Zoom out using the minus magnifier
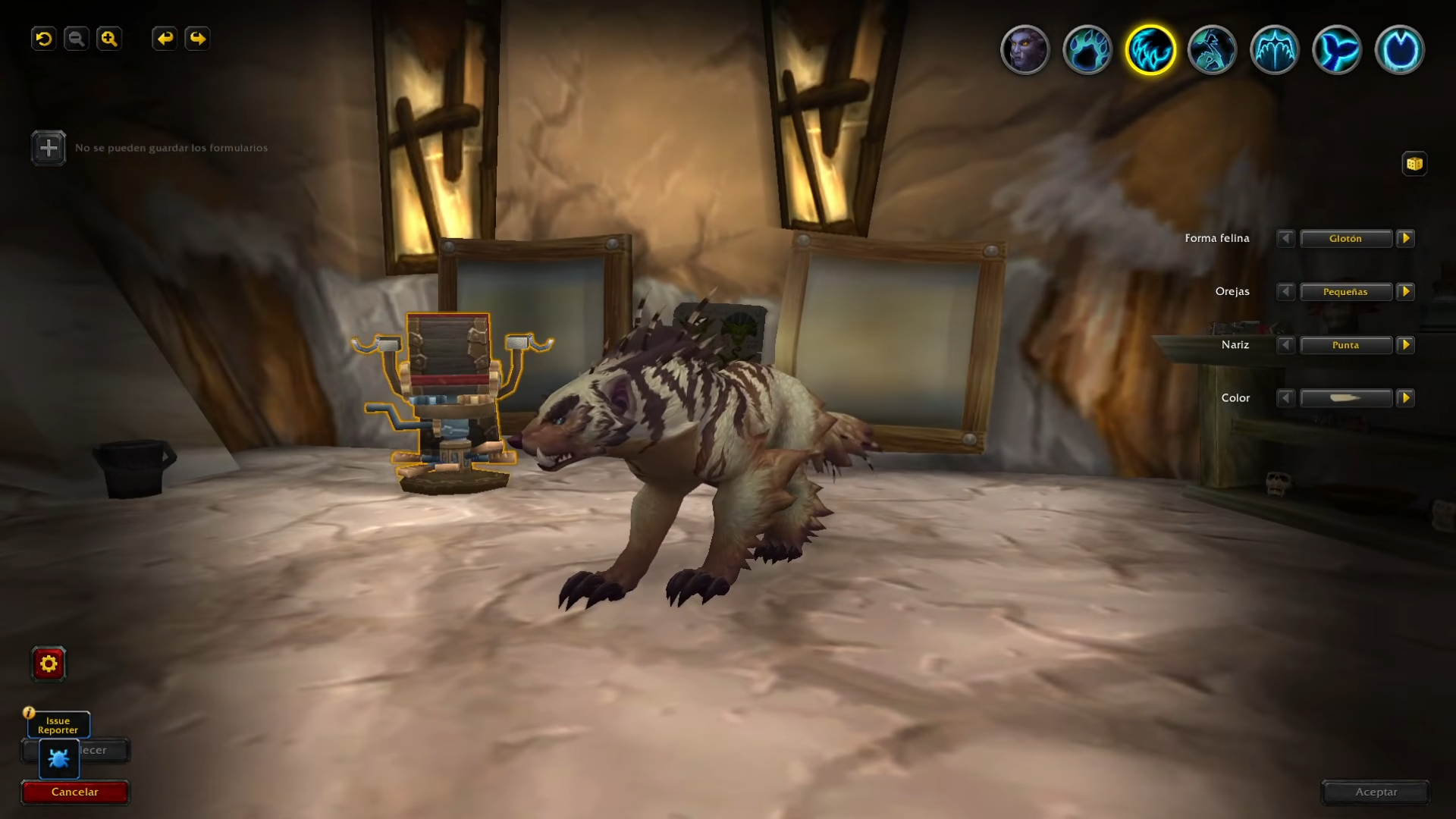This screenshot has height=819, width=1456. click(77, 39)
